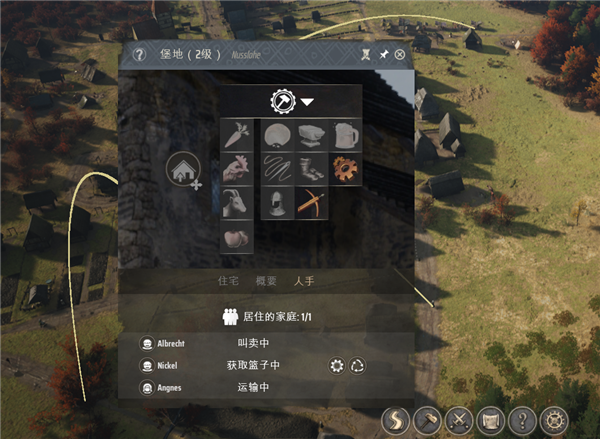Screen dimensions: 600x439
Task: Close the 堡地 building panel
Action: tap(400, 55)
